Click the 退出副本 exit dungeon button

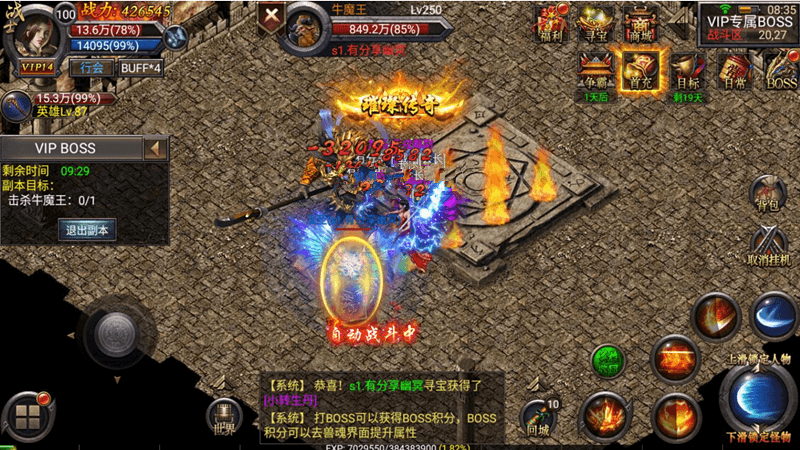click(x=88, y=229)
